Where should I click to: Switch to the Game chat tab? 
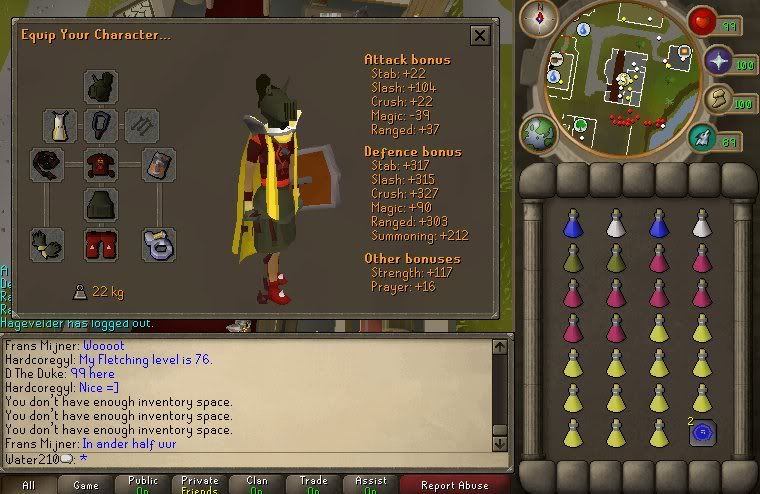85,485
